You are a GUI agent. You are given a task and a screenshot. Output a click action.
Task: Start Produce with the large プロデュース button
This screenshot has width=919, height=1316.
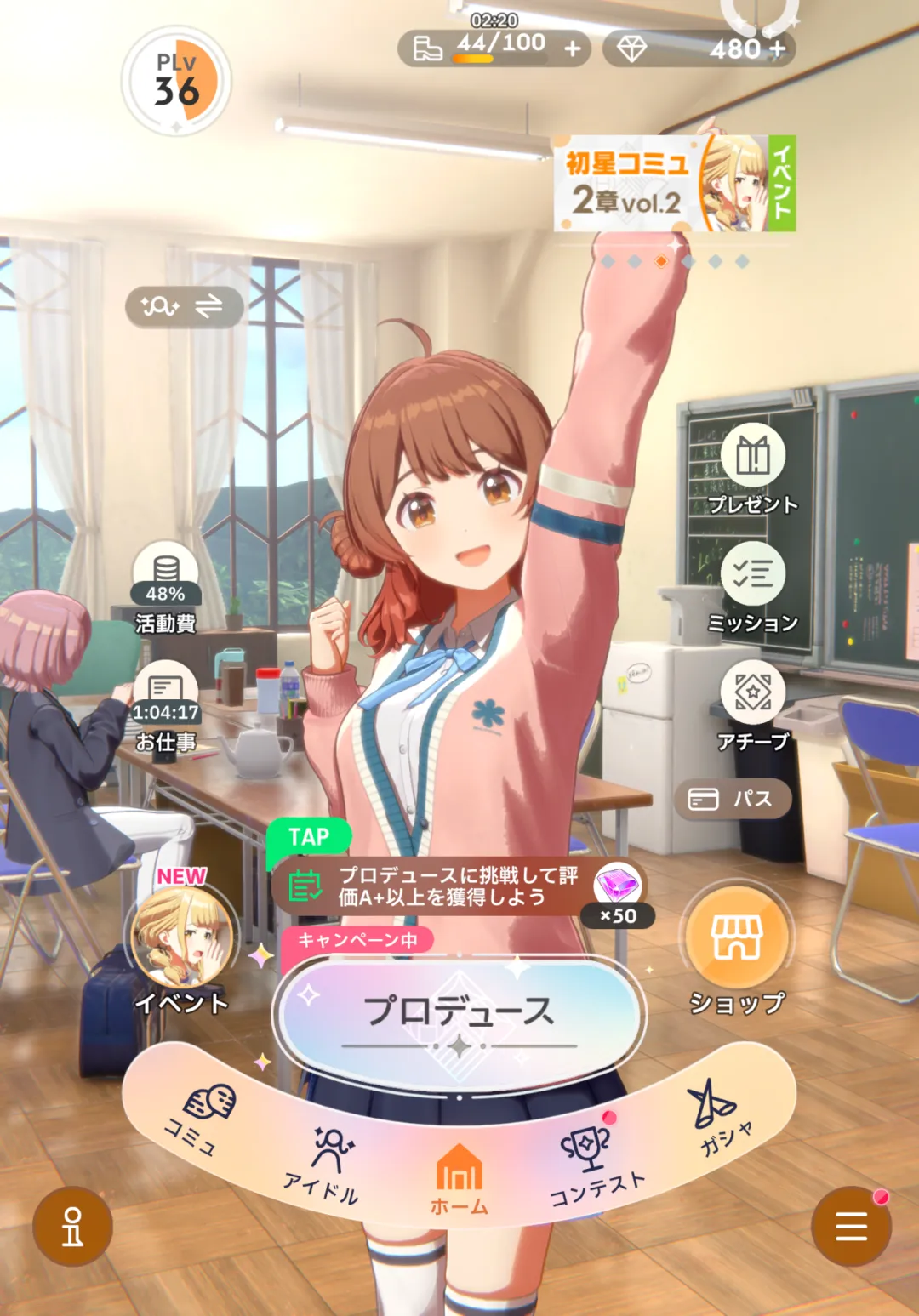[459, 1014]
